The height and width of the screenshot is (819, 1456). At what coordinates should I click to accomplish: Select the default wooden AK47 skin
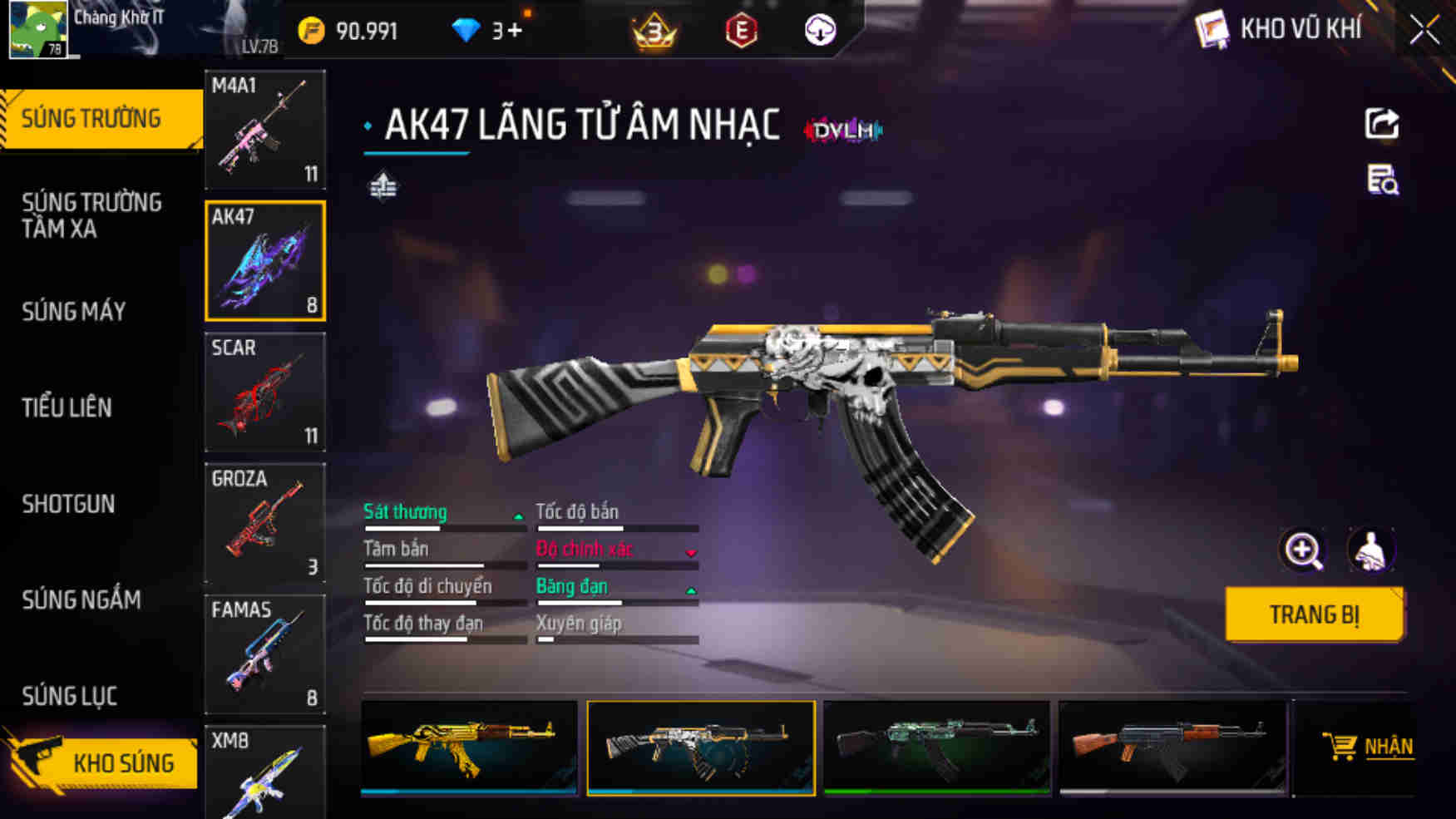(1172, 747)
